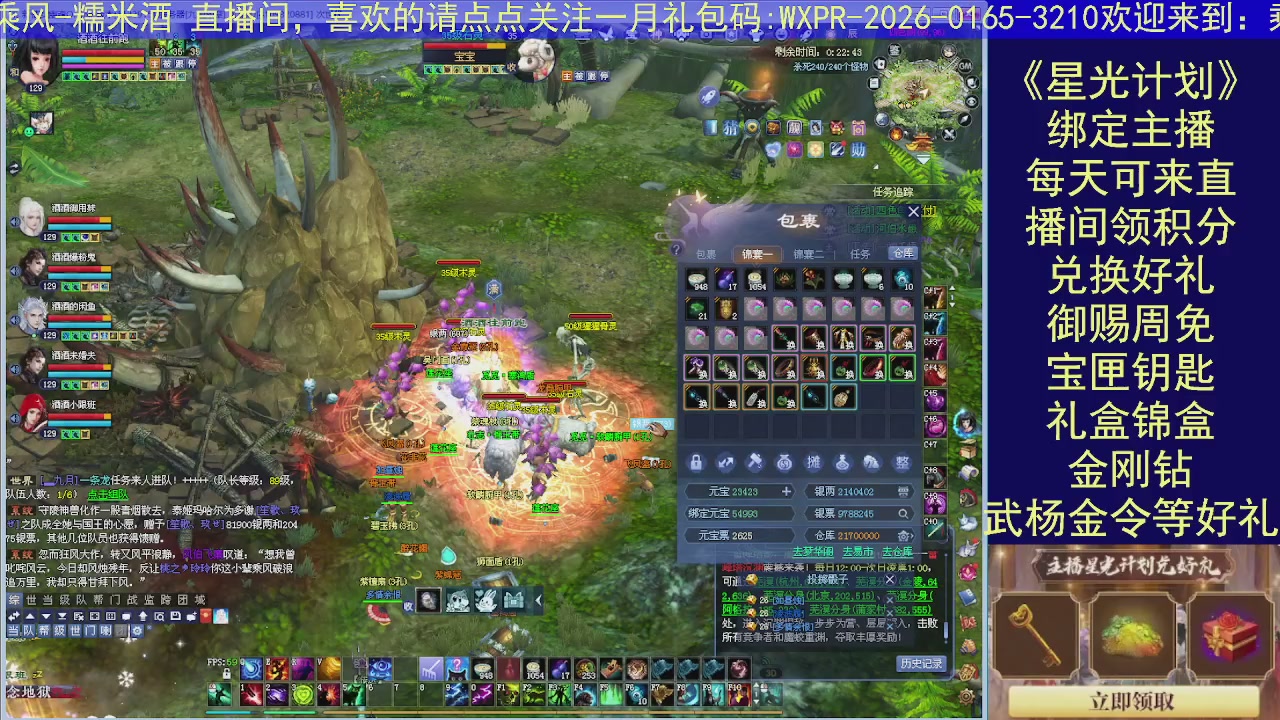Select the 整 (tidy bag) icon
This screenshot has width=1280, height=720.
(x=901, y=462)
